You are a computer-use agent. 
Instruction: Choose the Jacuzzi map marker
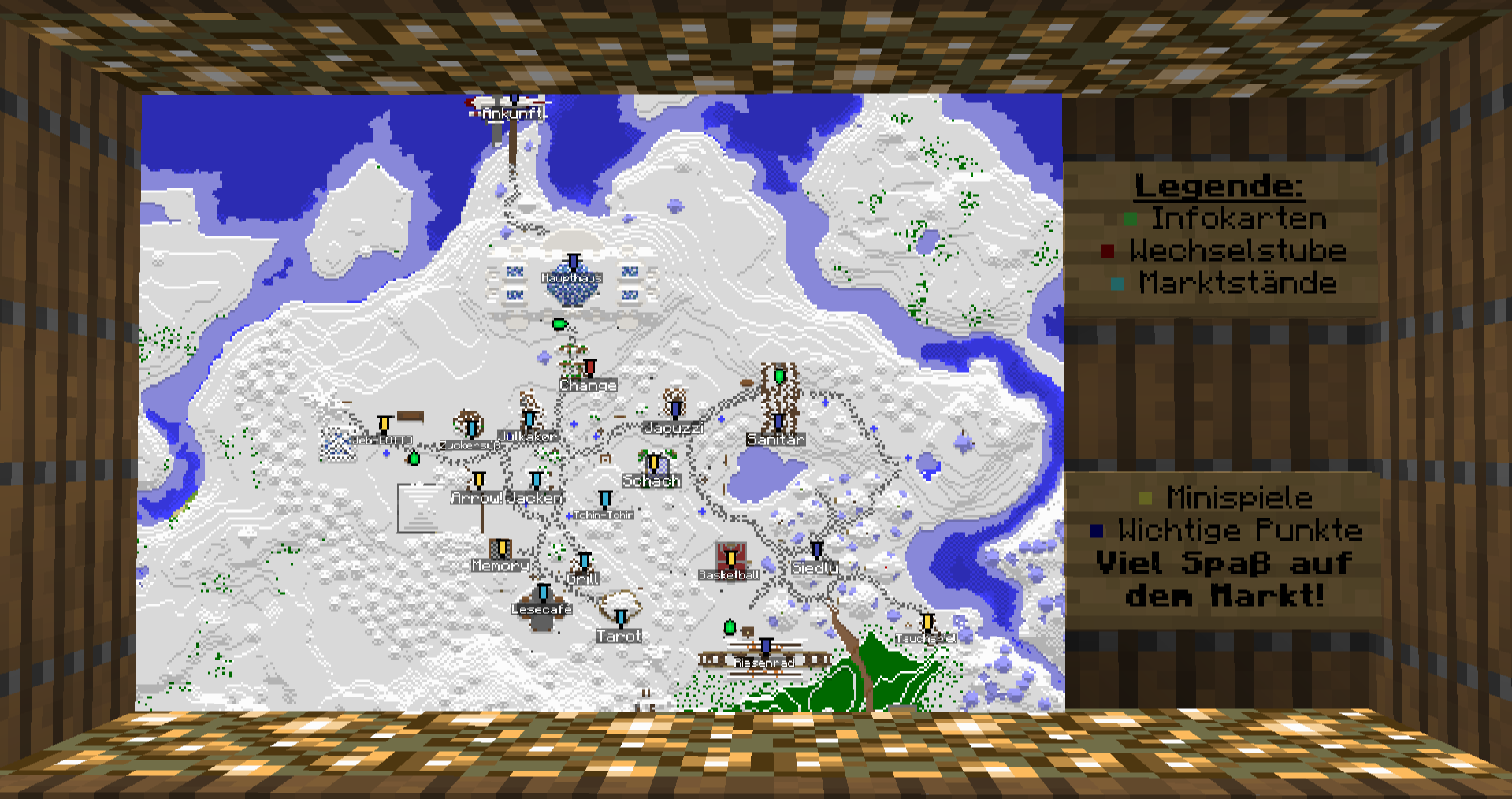674,409
